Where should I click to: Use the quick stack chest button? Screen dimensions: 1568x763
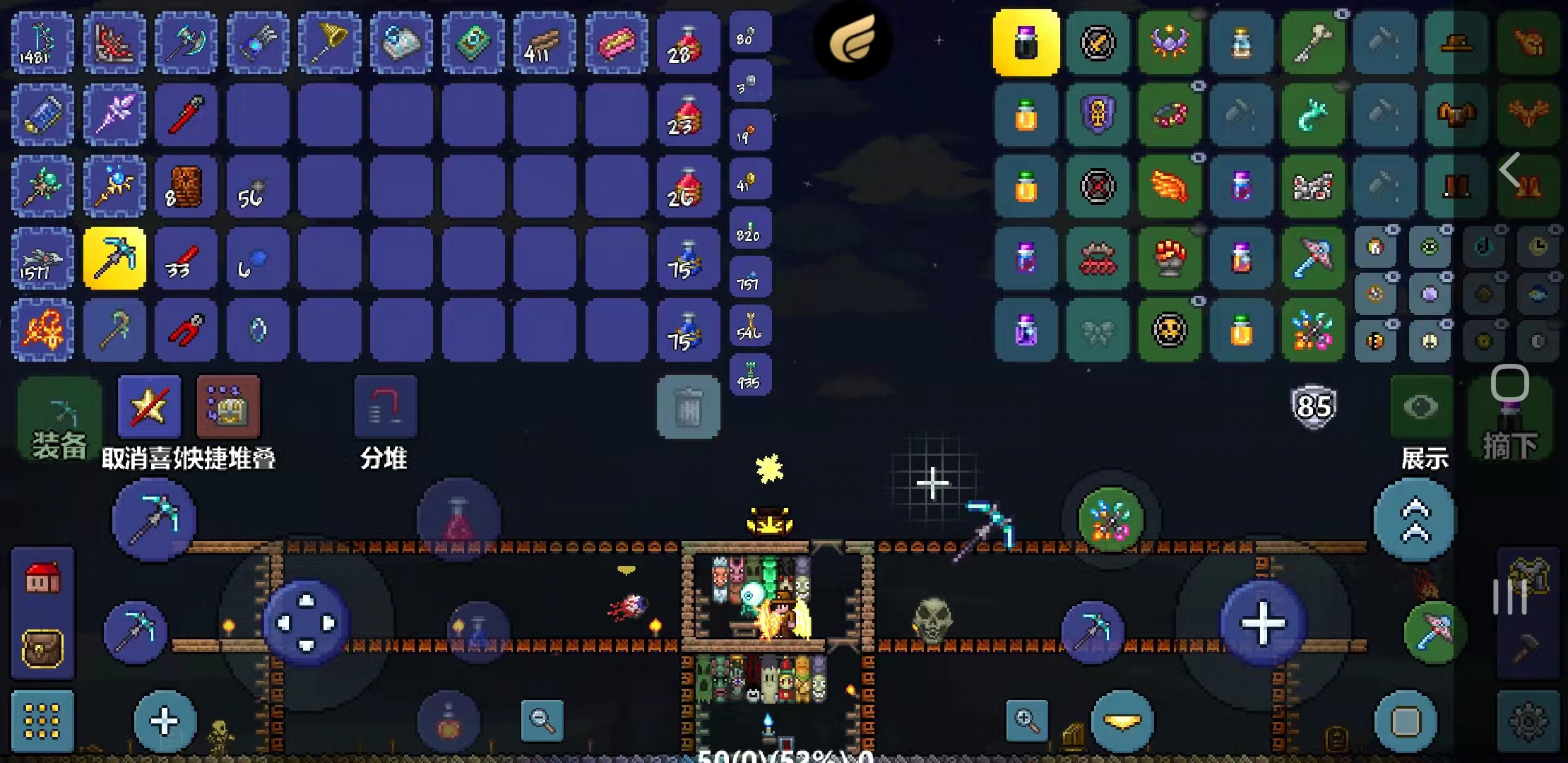[228, 407]
